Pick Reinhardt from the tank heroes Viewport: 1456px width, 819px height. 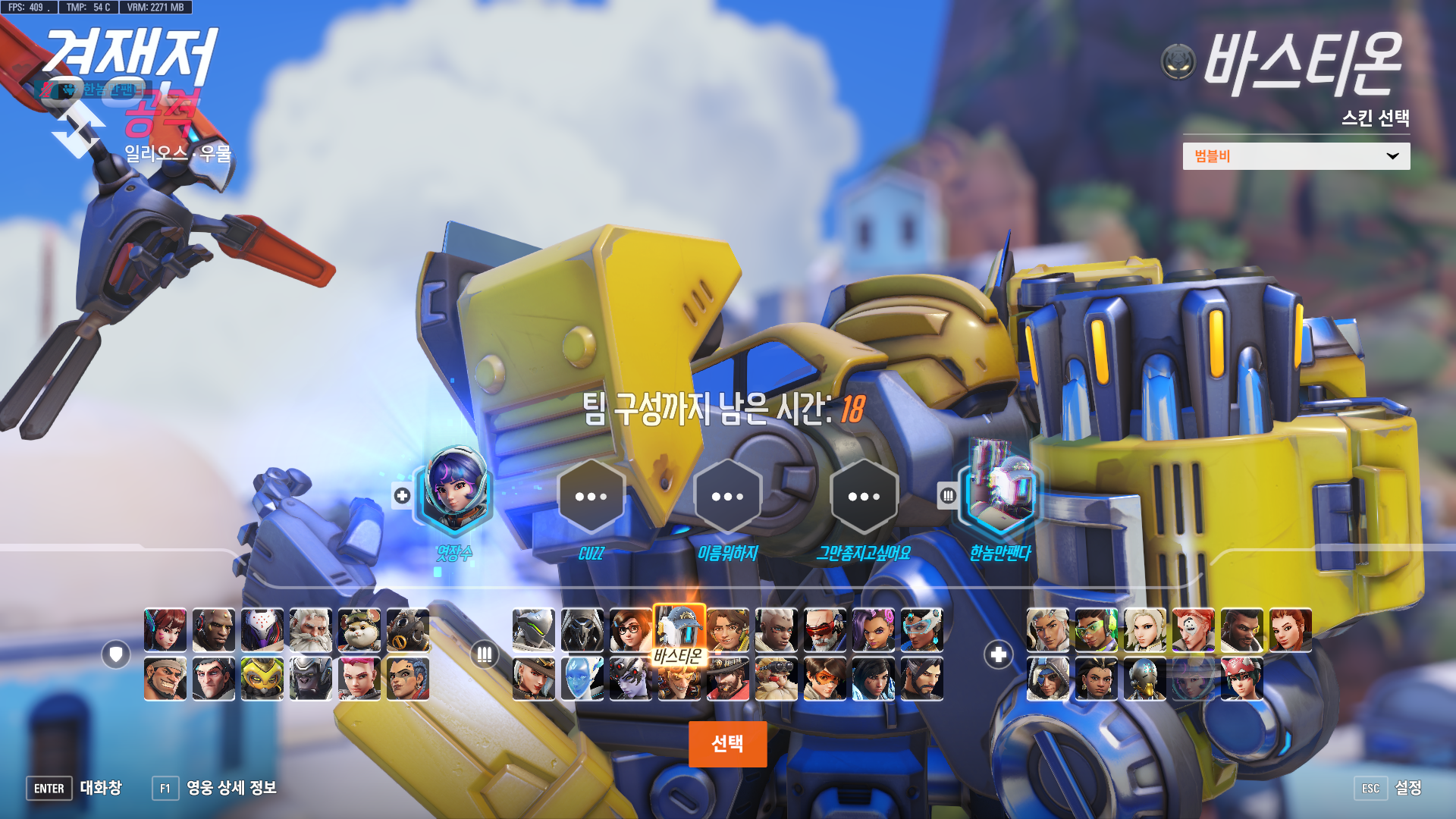pos(311,630)
